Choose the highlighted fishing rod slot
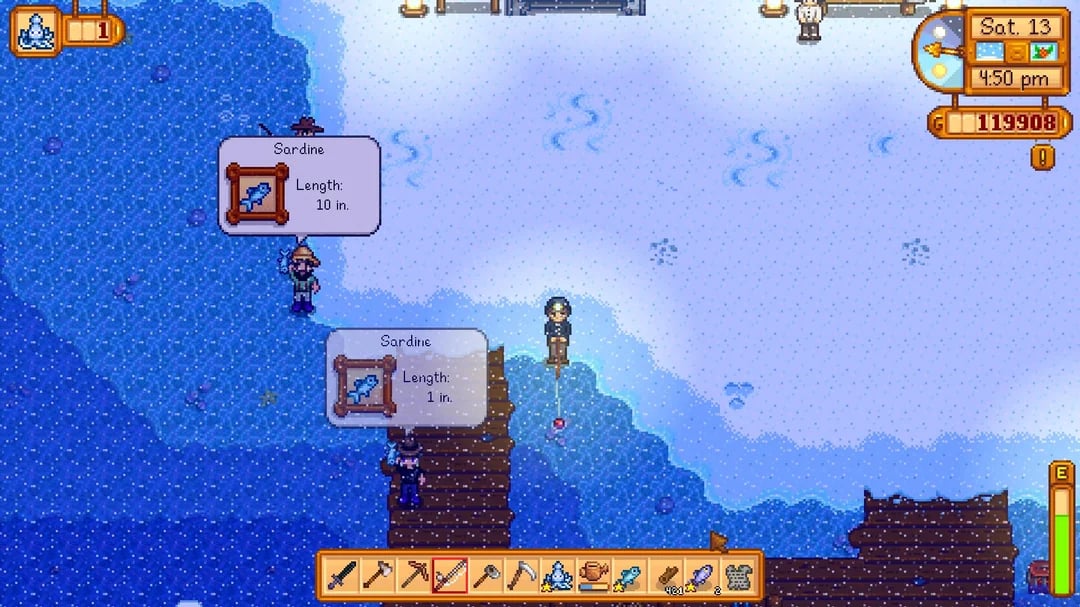 click(x=450, y=576)
